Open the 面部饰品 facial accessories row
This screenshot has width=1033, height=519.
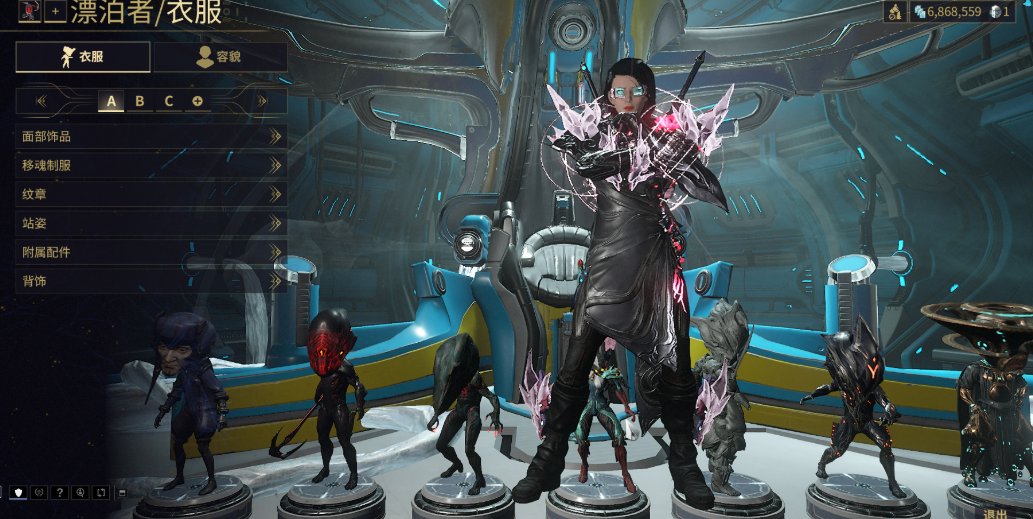click(x=150, y=136)
